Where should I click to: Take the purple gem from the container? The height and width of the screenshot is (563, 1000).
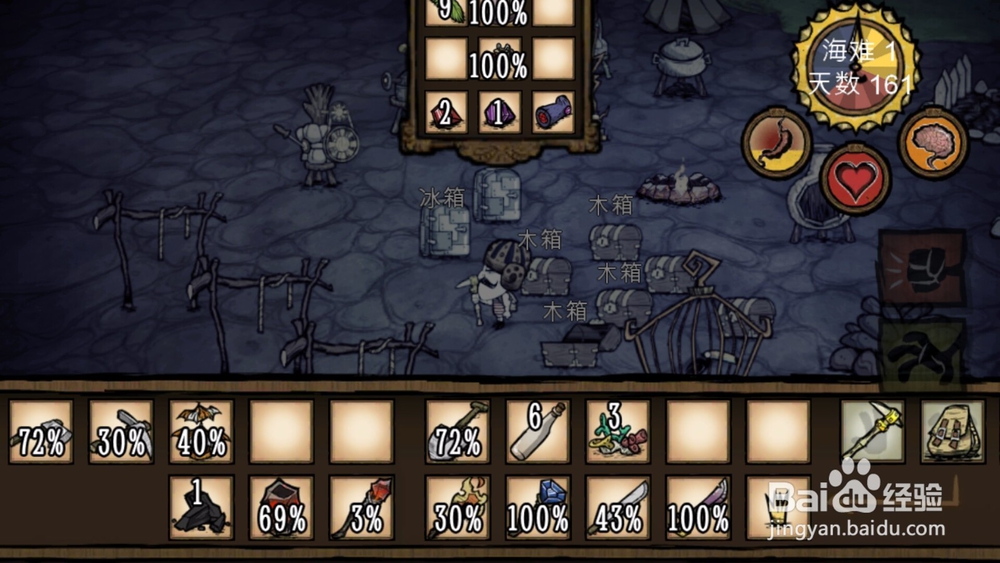[x=499, y=112]
